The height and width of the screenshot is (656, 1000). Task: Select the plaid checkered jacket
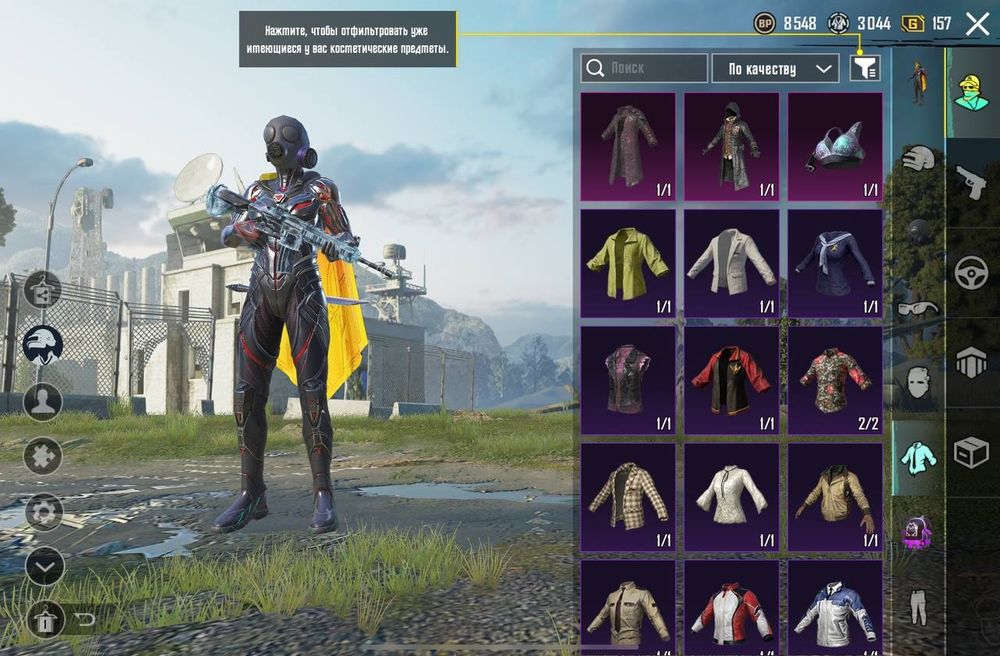click(x=627, y=497)
